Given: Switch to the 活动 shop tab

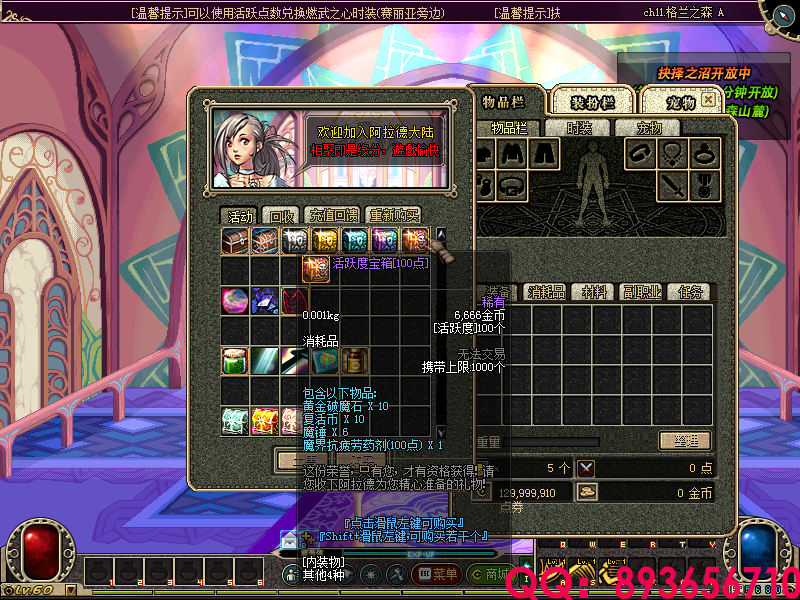Looking at the screenshot, I should (240, 216).
